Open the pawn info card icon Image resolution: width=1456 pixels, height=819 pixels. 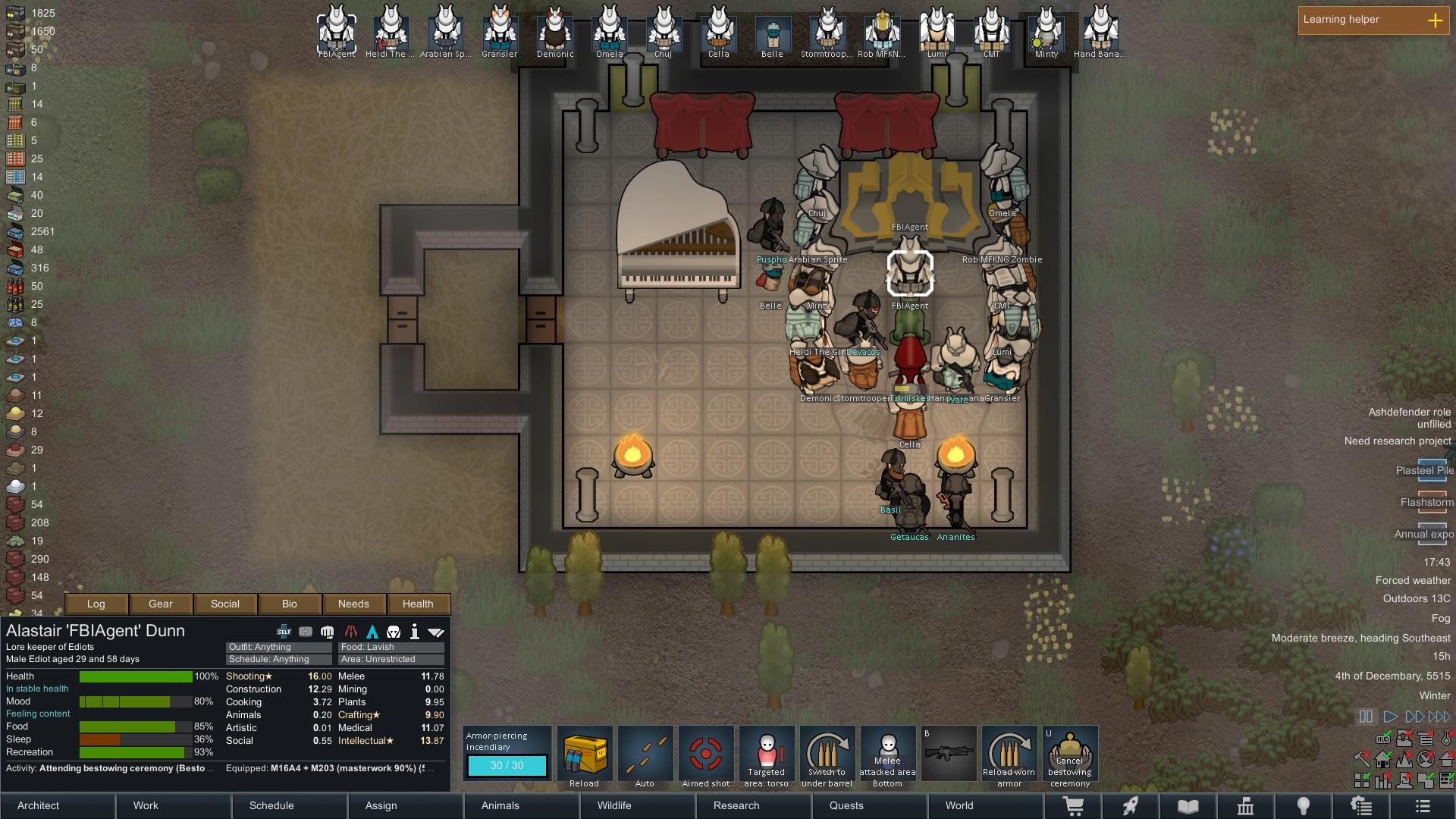click(415, 630)
